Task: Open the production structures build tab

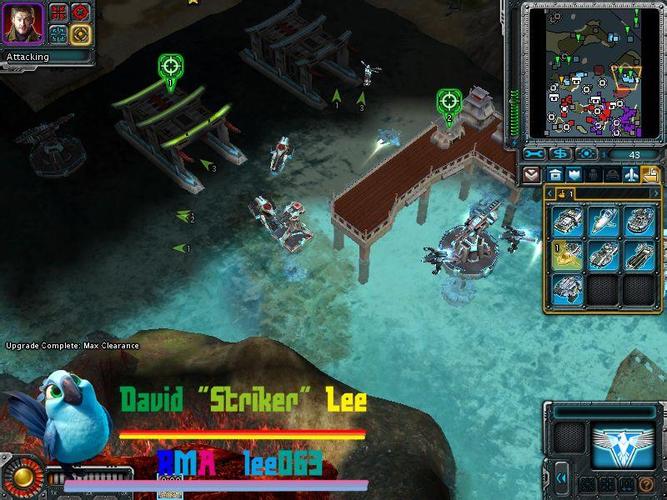Action: click(556, 174)
